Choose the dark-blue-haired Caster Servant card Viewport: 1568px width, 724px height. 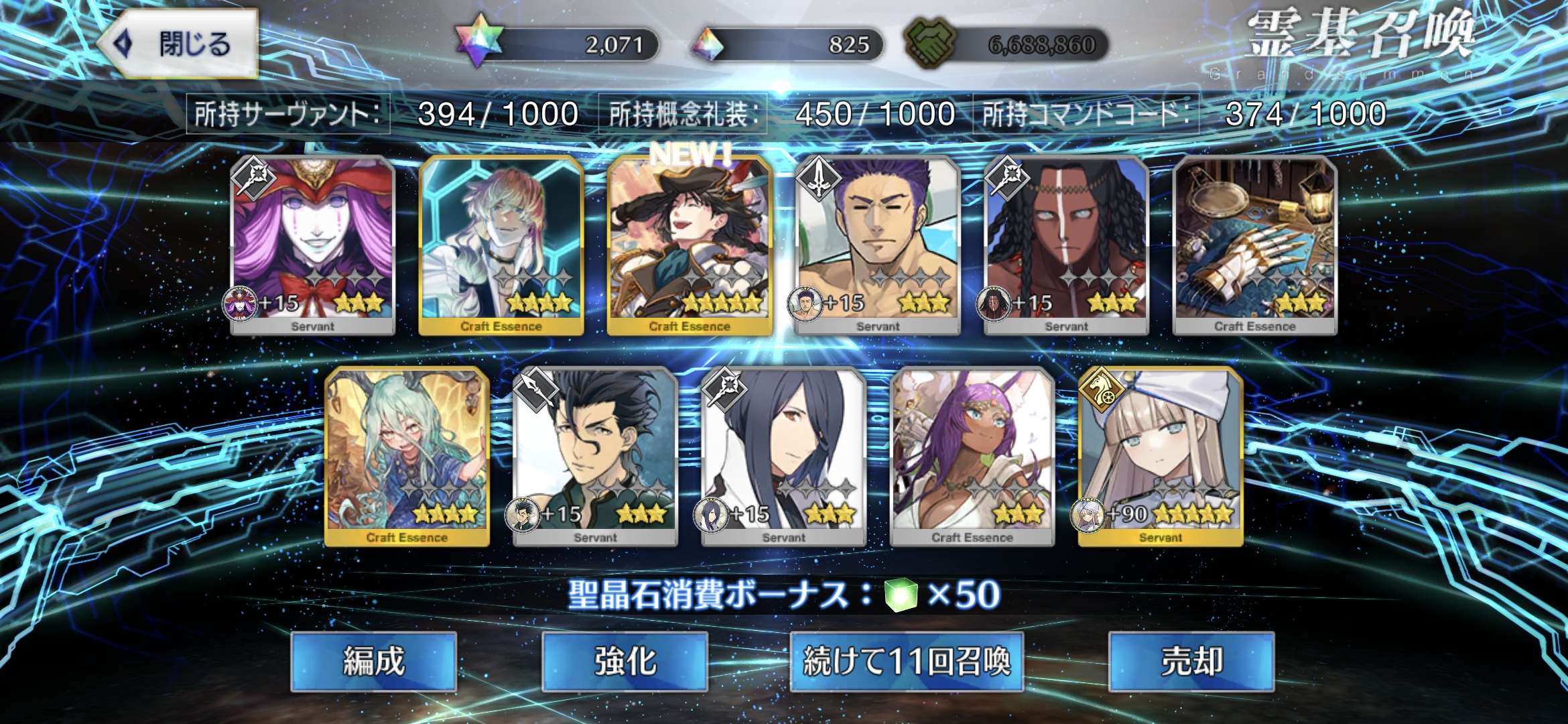click(x=783, y=456)
